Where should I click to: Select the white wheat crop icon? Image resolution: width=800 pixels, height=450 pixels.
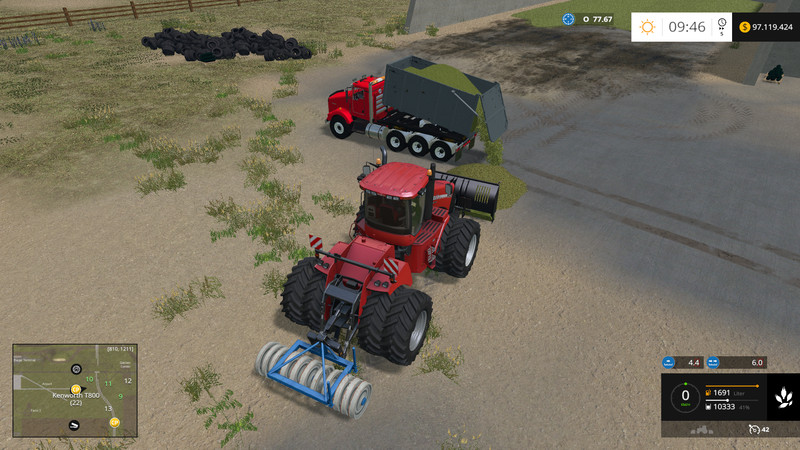(x=781, y=397)
